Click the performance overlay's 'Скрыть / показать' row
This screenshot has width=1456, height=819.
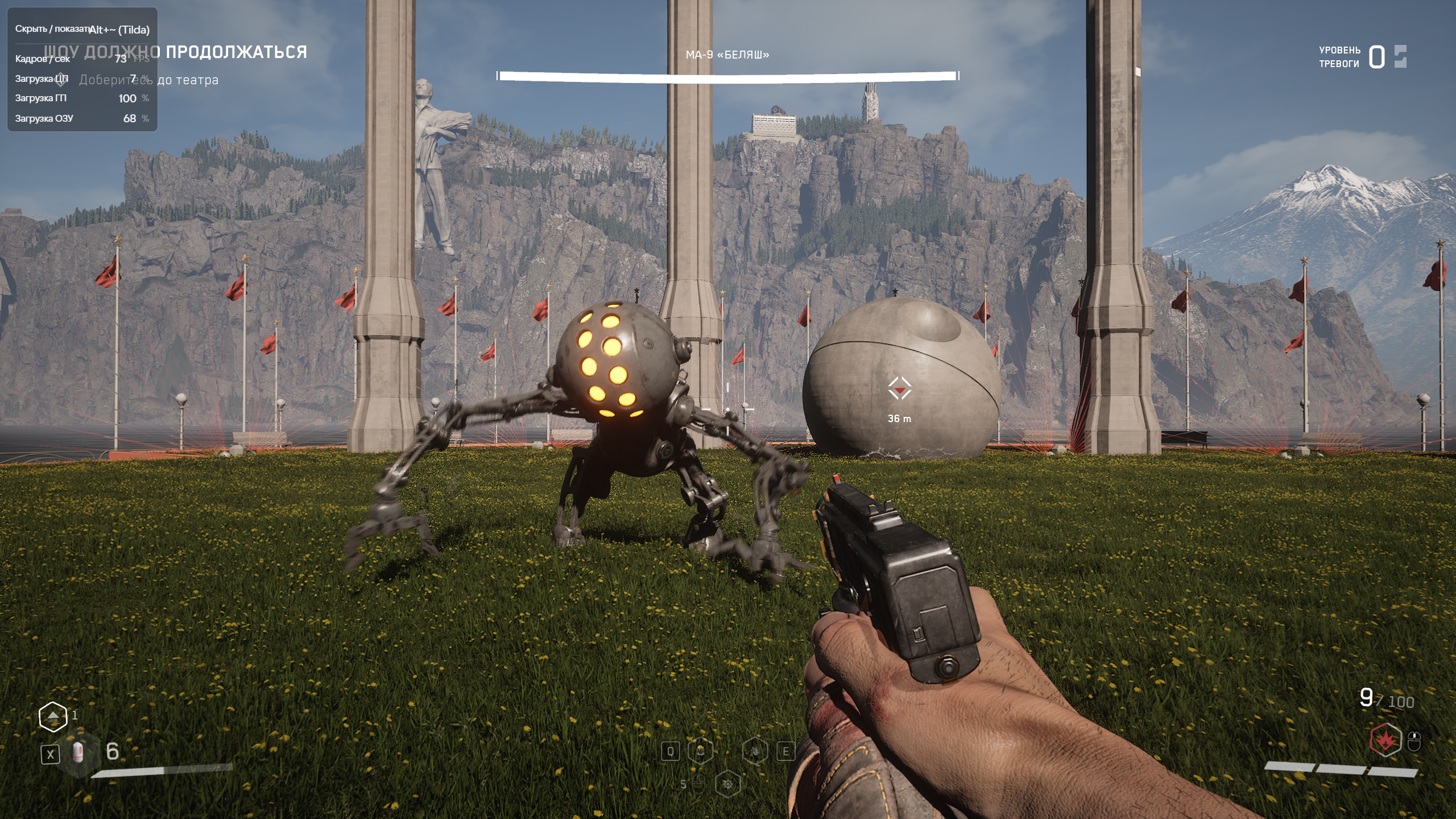click(82, 29)
